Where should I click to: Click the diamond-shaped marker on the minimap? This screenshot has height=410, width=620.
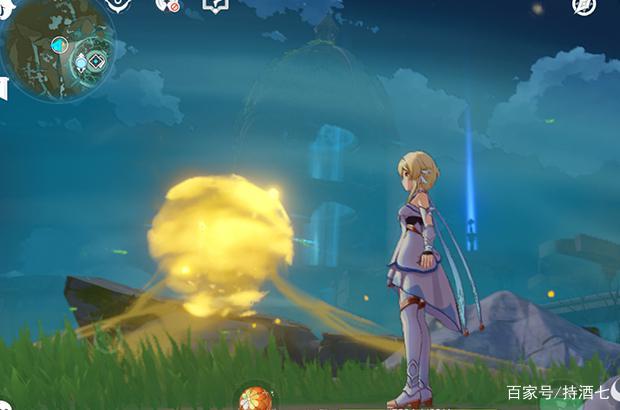(x=96, y=60)
